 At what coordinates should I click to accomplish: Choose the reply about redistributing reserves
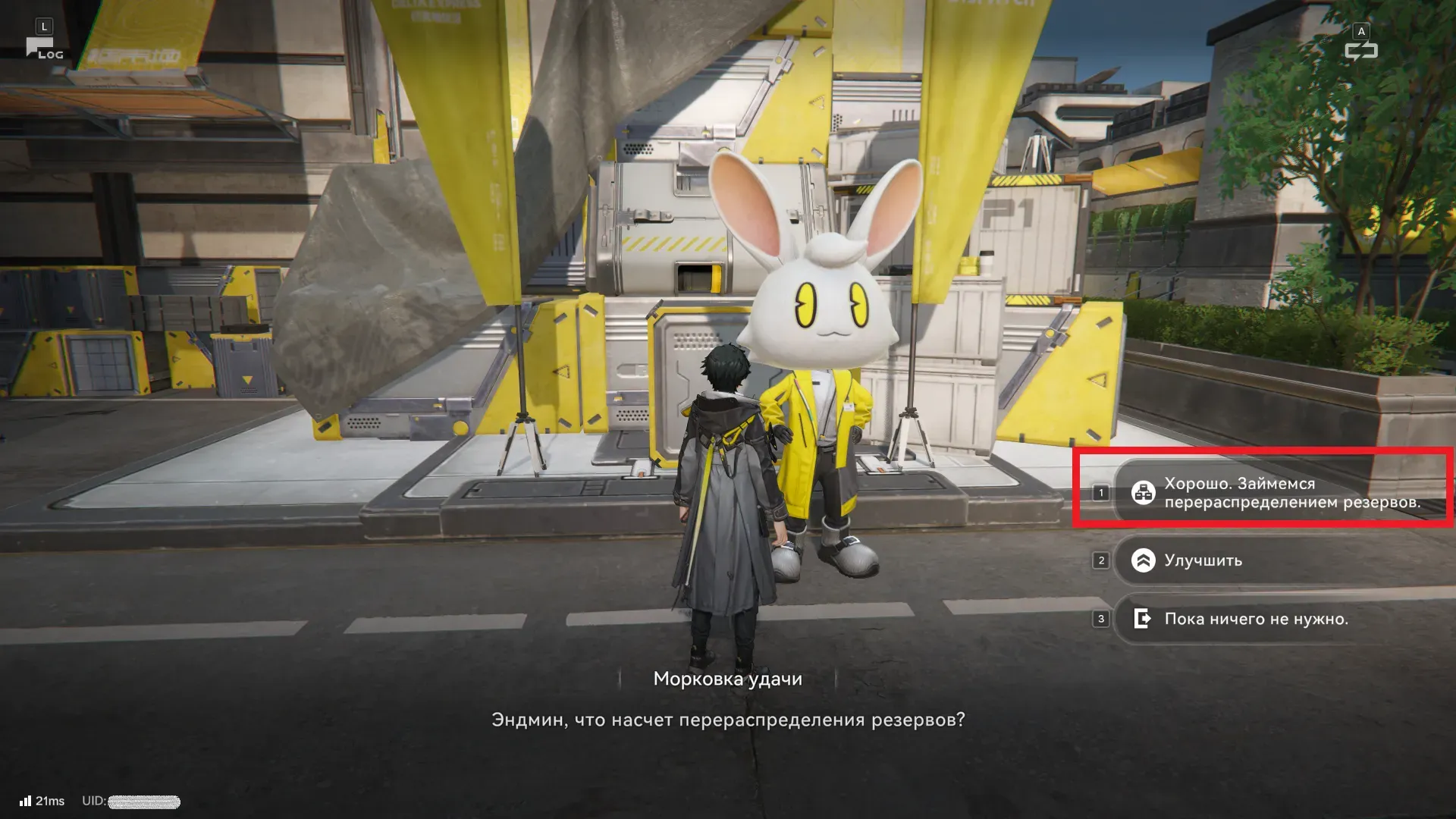(x=1282, y=493)
